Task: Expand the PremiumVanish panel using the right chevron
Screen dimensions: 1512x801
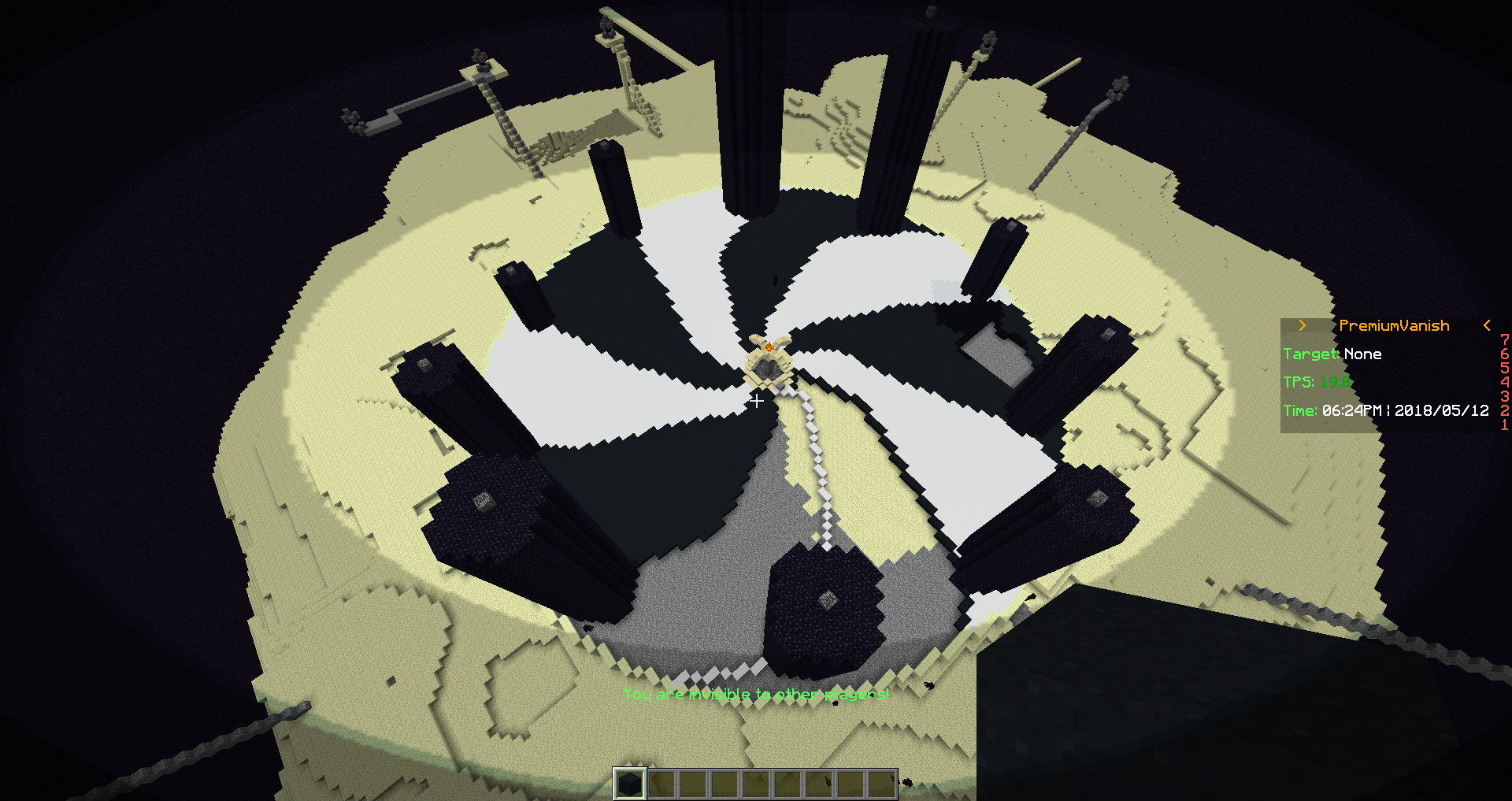Action: click(x=1486, y=325)
